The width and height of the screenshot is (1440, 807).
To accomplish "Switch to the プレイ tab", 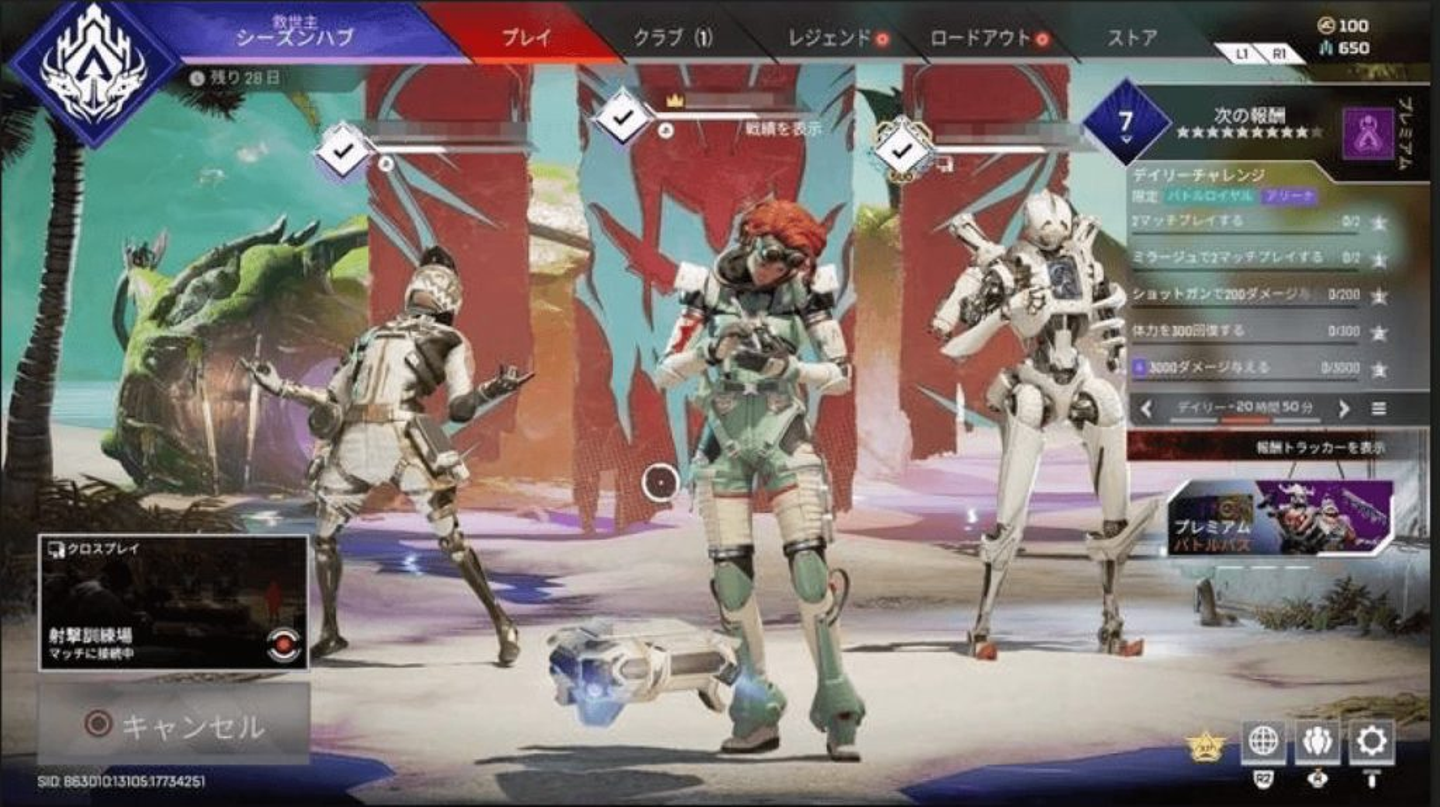I will click(x=525, y=38).
